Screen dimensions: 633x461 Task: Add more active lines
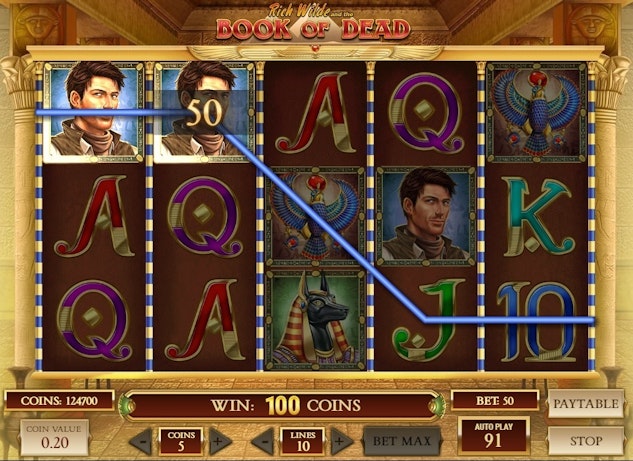pos(340,440)
